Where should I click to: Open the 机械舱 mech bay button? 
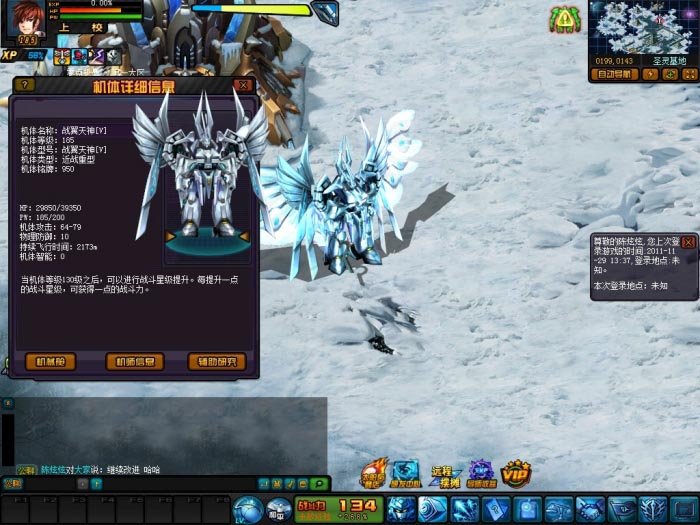[49, 362]
